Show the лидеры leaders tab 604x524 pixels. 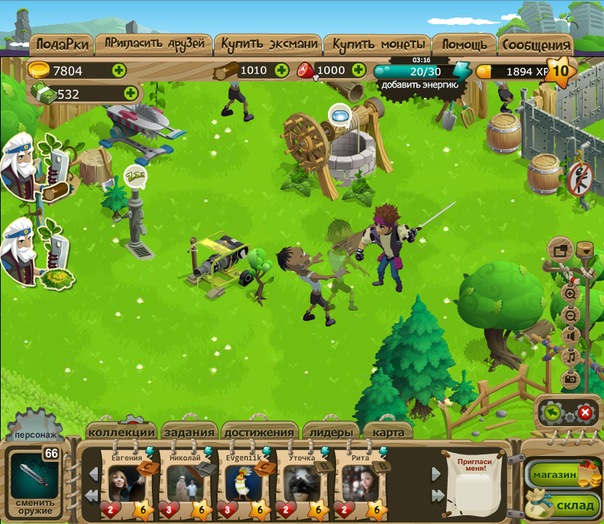[330, 433]
